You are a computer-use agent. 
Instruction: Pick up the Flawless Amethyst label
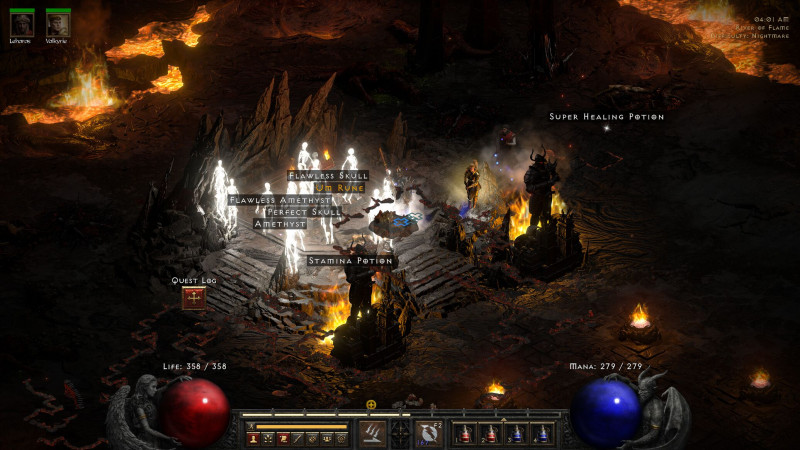280,200
